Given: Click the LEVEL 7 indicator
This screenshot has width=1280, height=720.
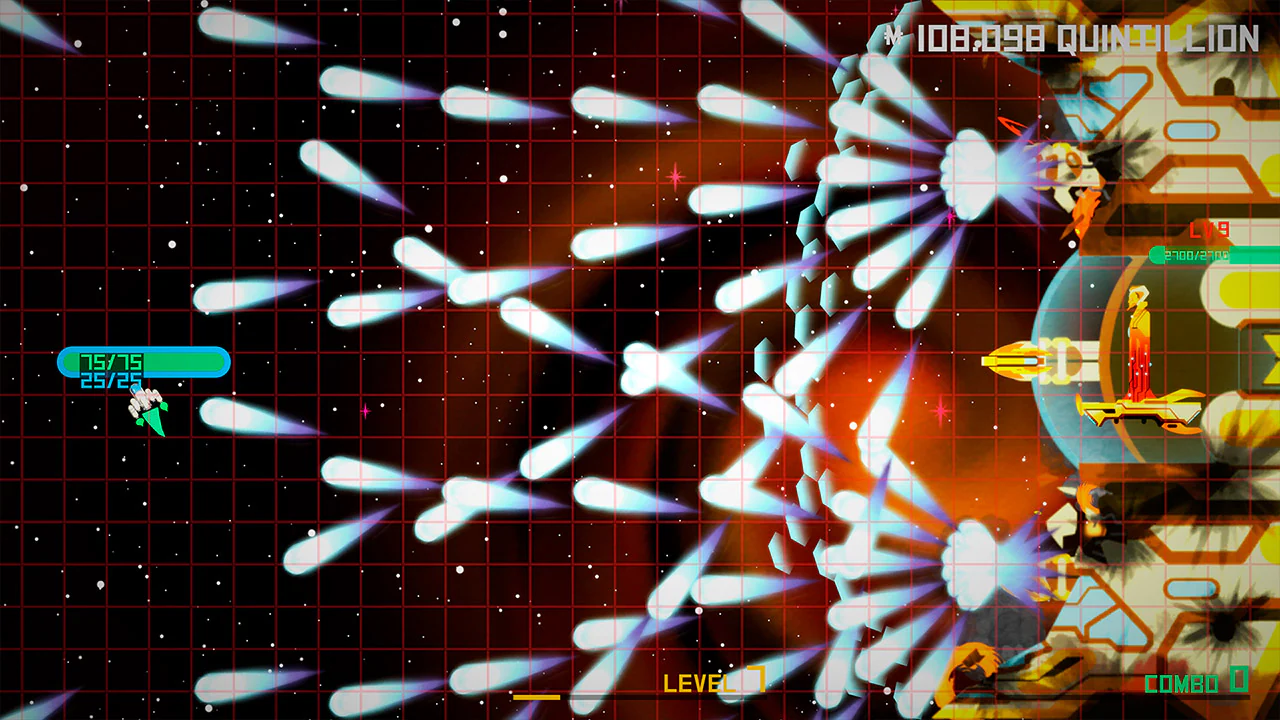Looking at the screenshot, I should (707, 684).
